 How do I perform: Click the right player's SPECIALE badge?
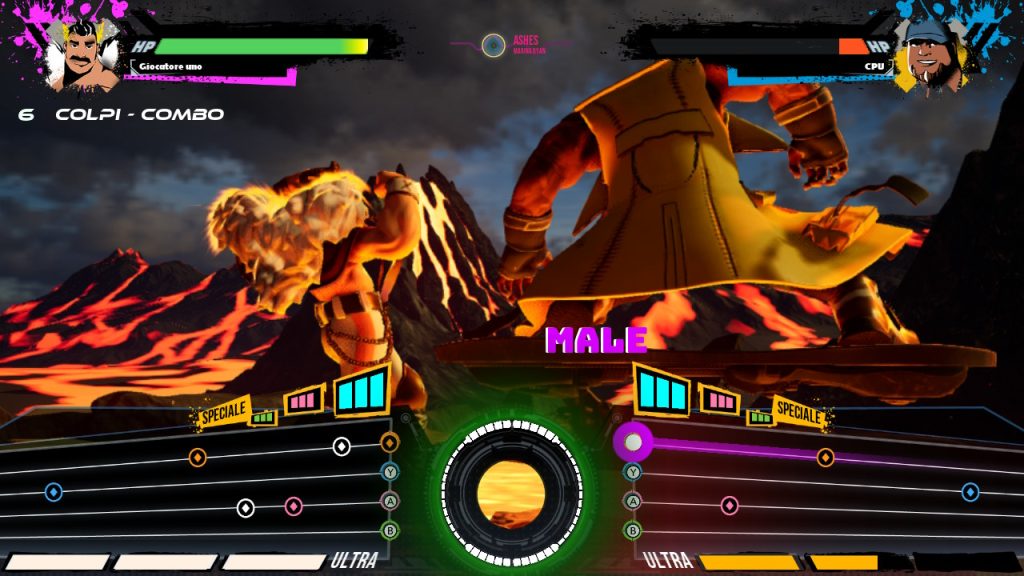(x=798, y=412)
